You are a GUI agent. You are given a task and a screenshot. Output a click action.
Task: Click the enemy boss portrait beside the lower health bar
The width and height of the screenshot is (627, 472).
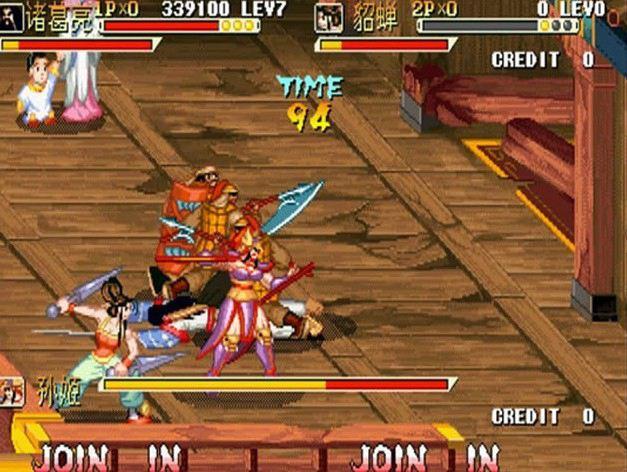point(12,391)
